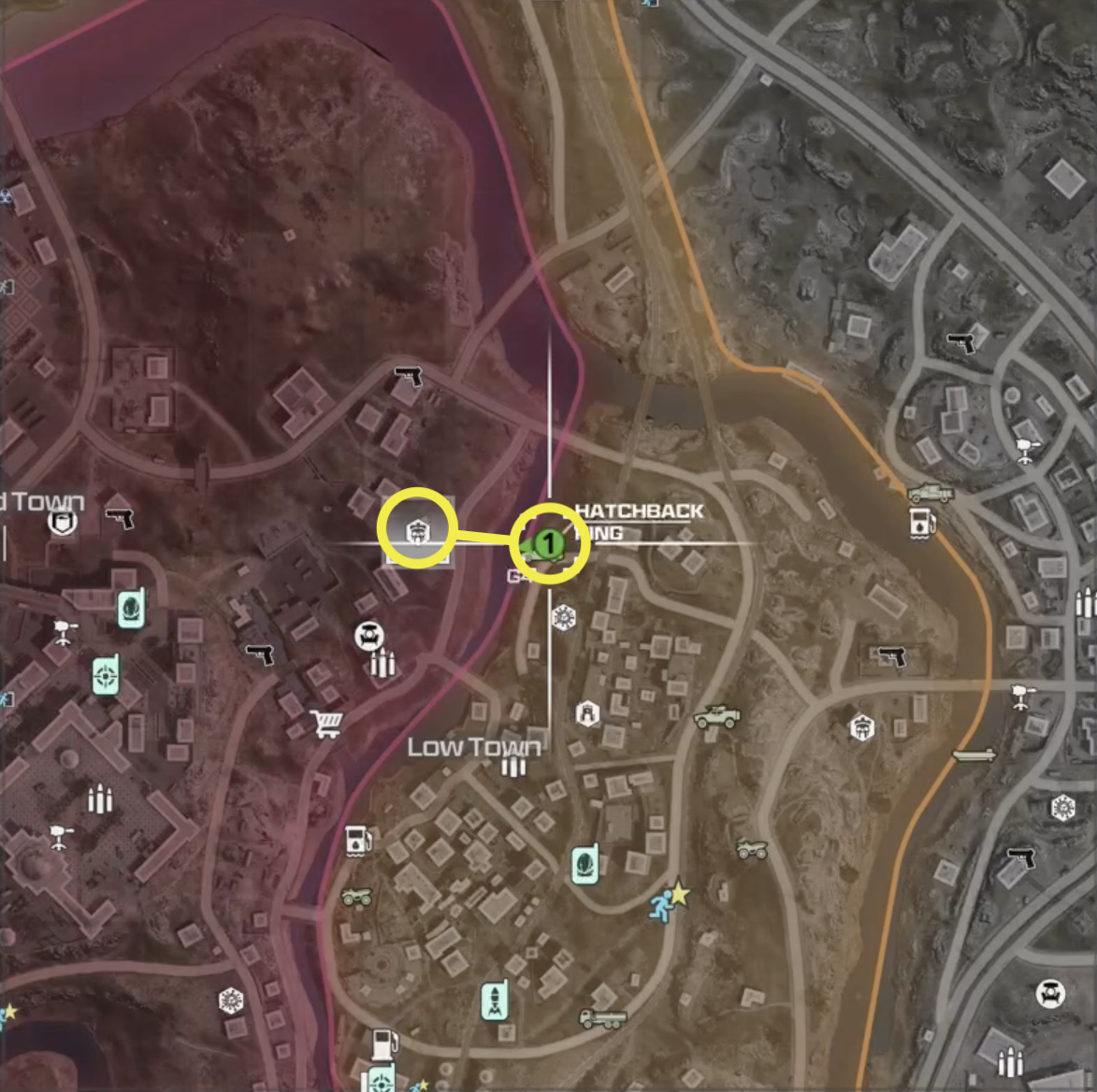Click the cargo truck vehicle icon
Image resolution: width=1097 pixels, height=1092 pixels.
click(602, 1017)
